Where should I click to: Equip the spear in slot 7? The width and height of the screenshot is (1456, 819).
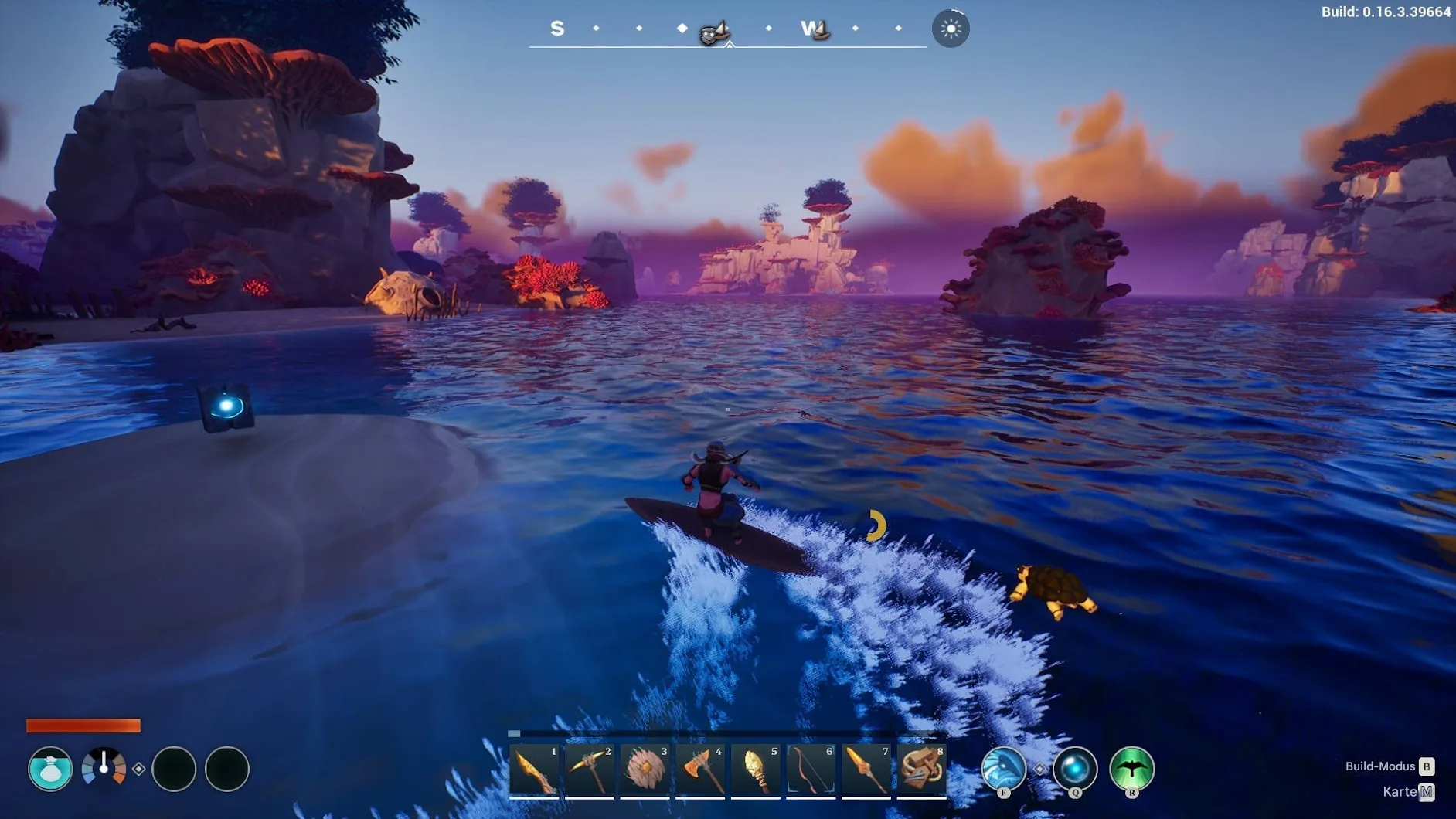866,770
